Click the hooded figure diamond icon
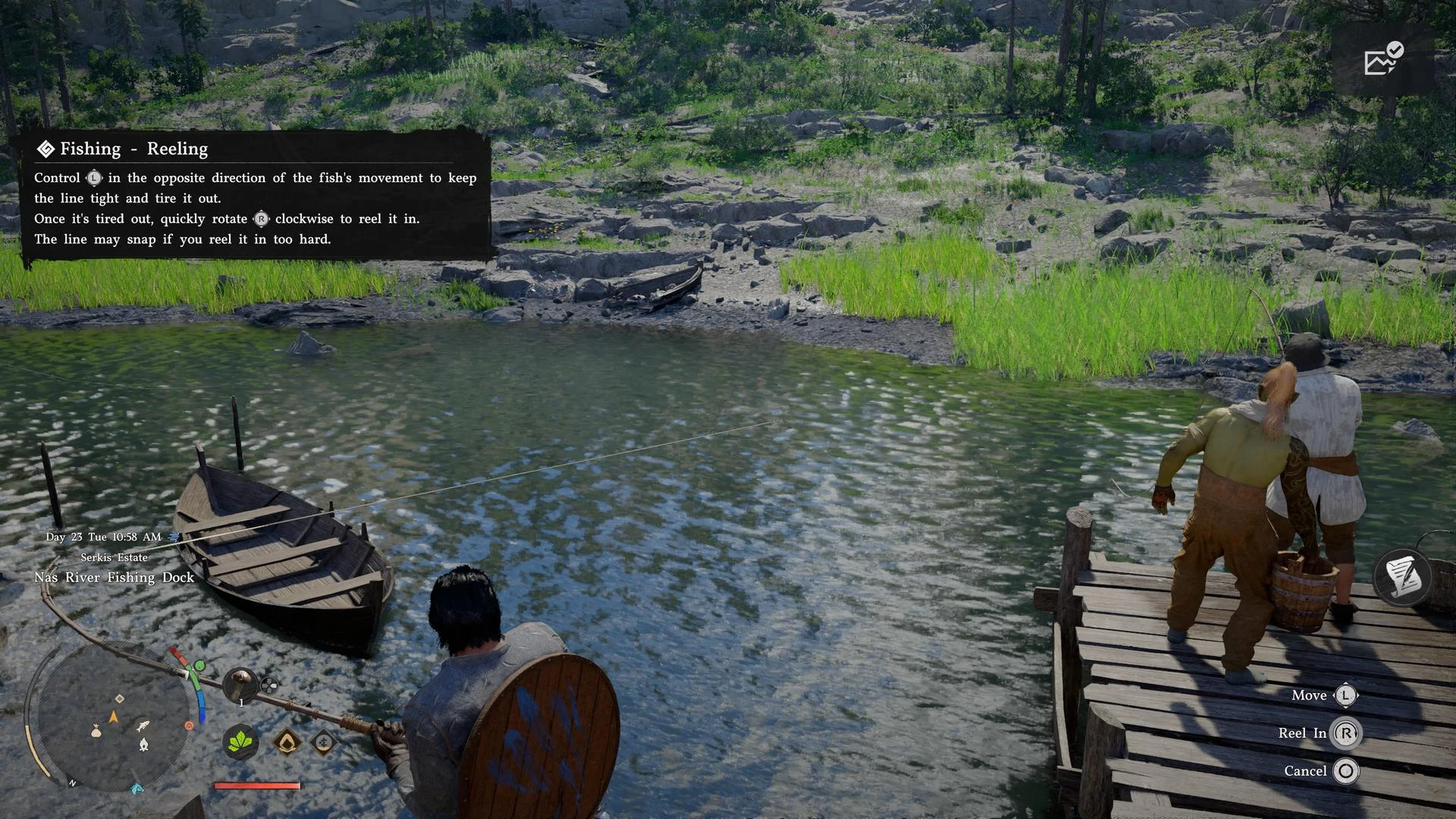 click(x=287, y=742)
